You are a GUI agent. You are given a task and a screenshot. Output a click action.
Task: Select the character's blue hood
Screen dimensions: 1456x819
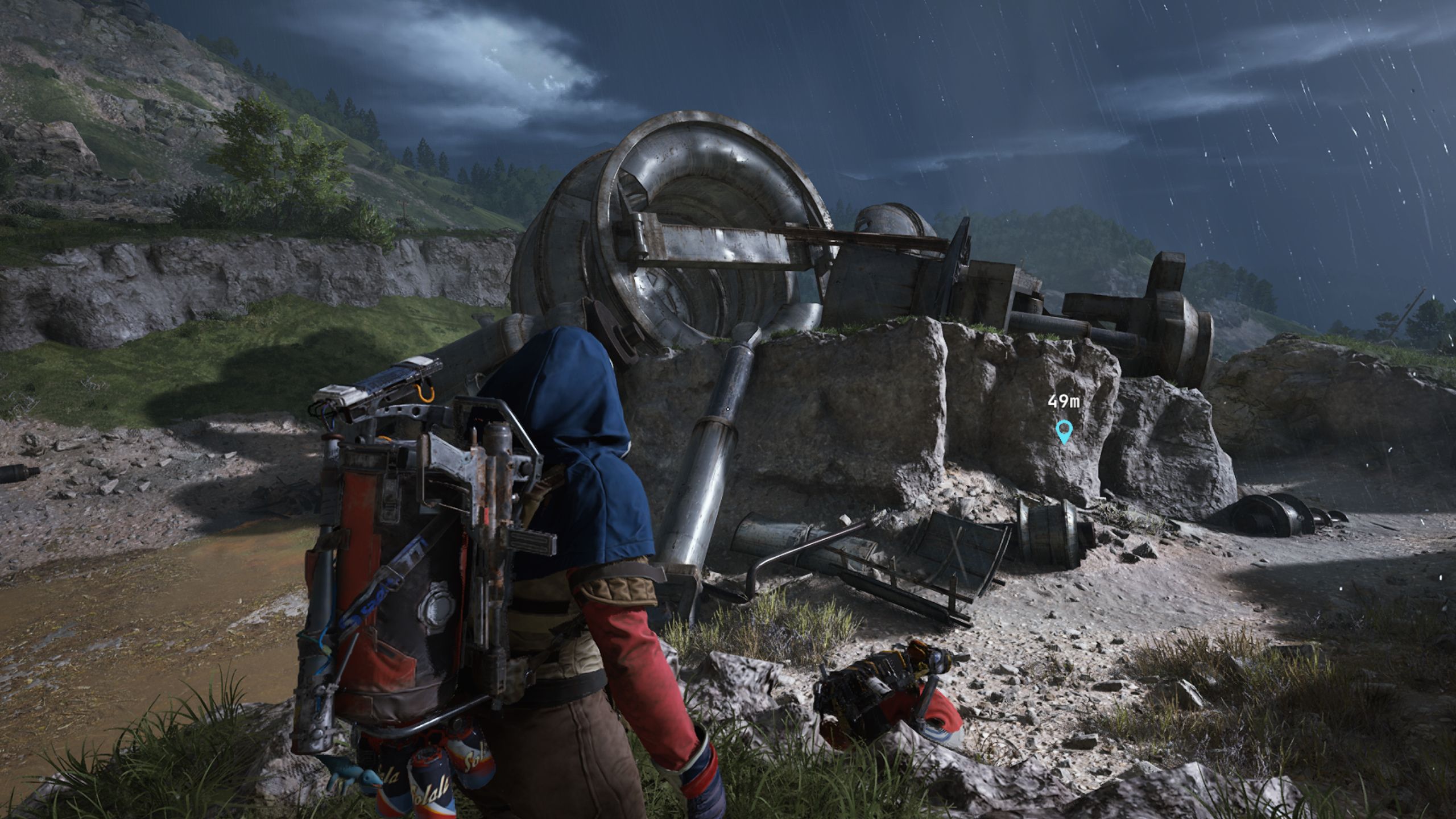pos(574,409)
